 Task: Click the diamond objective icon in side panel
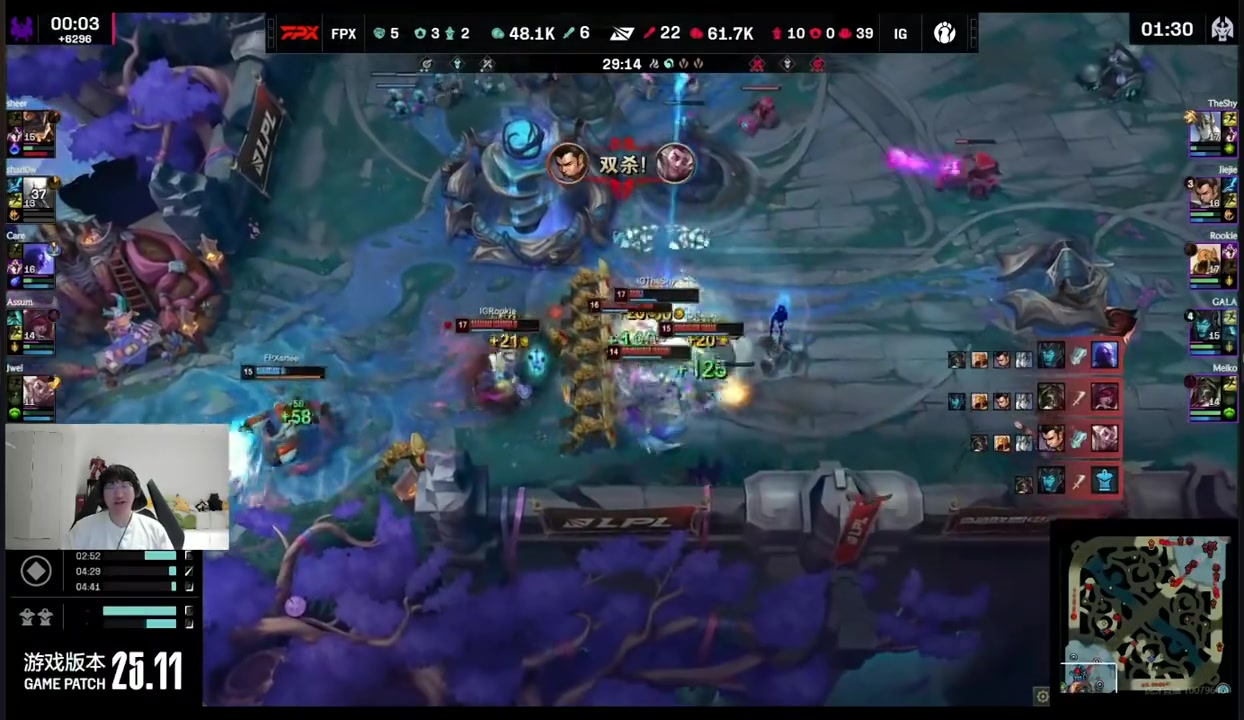point(36,571)
